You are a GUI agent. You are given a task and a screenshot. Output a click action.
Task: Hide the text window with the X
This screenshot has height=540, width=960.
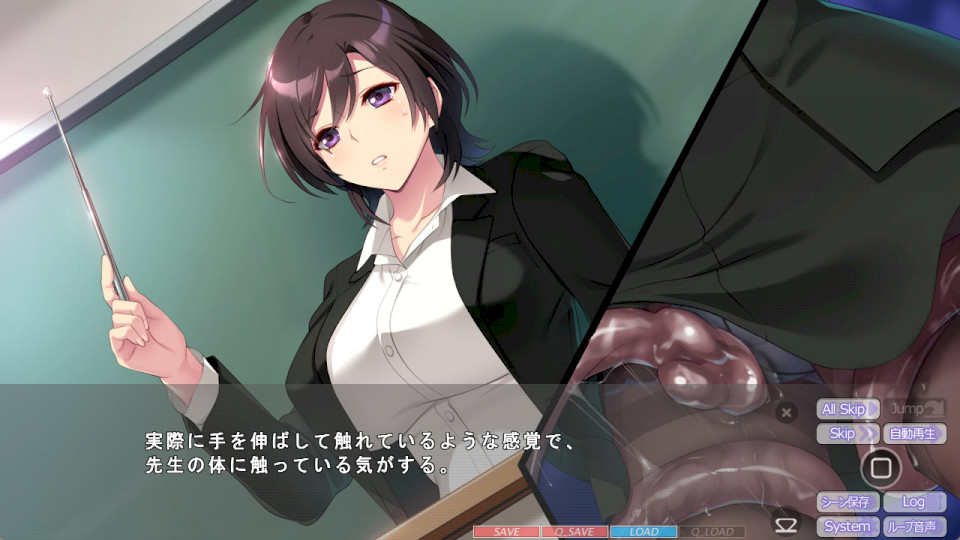[786, 411]
